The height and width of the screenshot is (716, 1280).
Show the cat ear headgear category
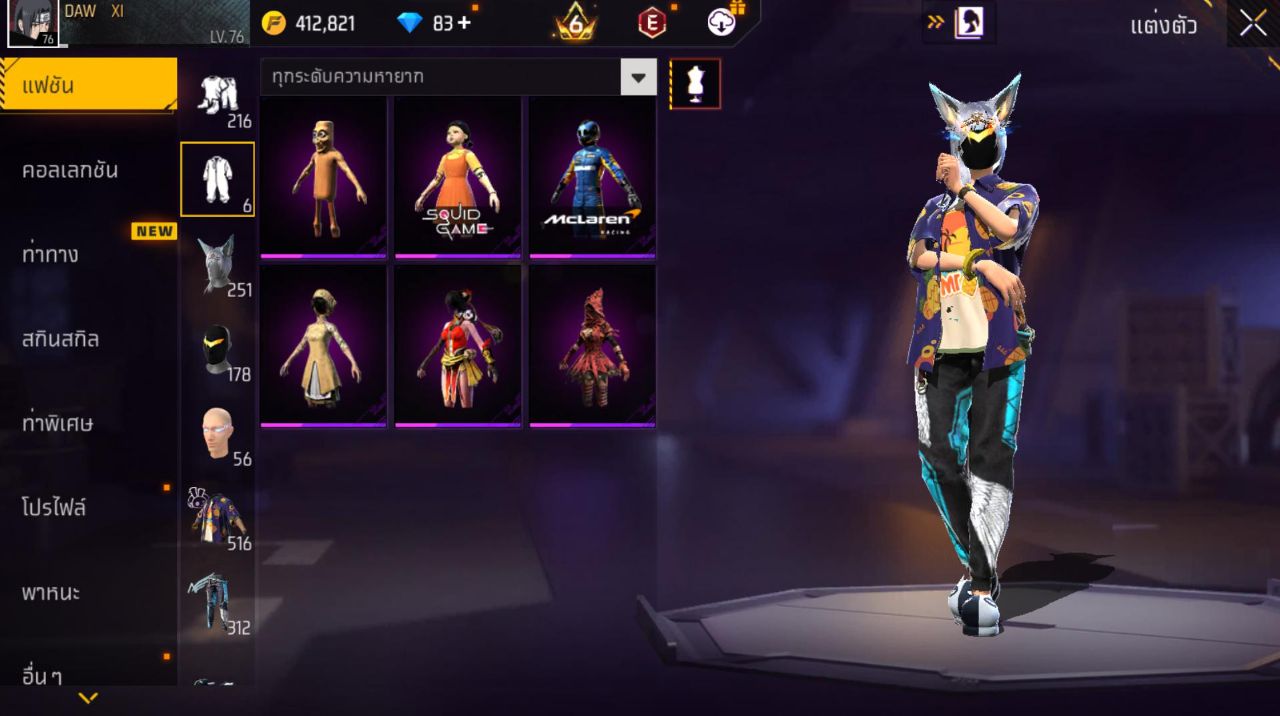pos(217,264)
